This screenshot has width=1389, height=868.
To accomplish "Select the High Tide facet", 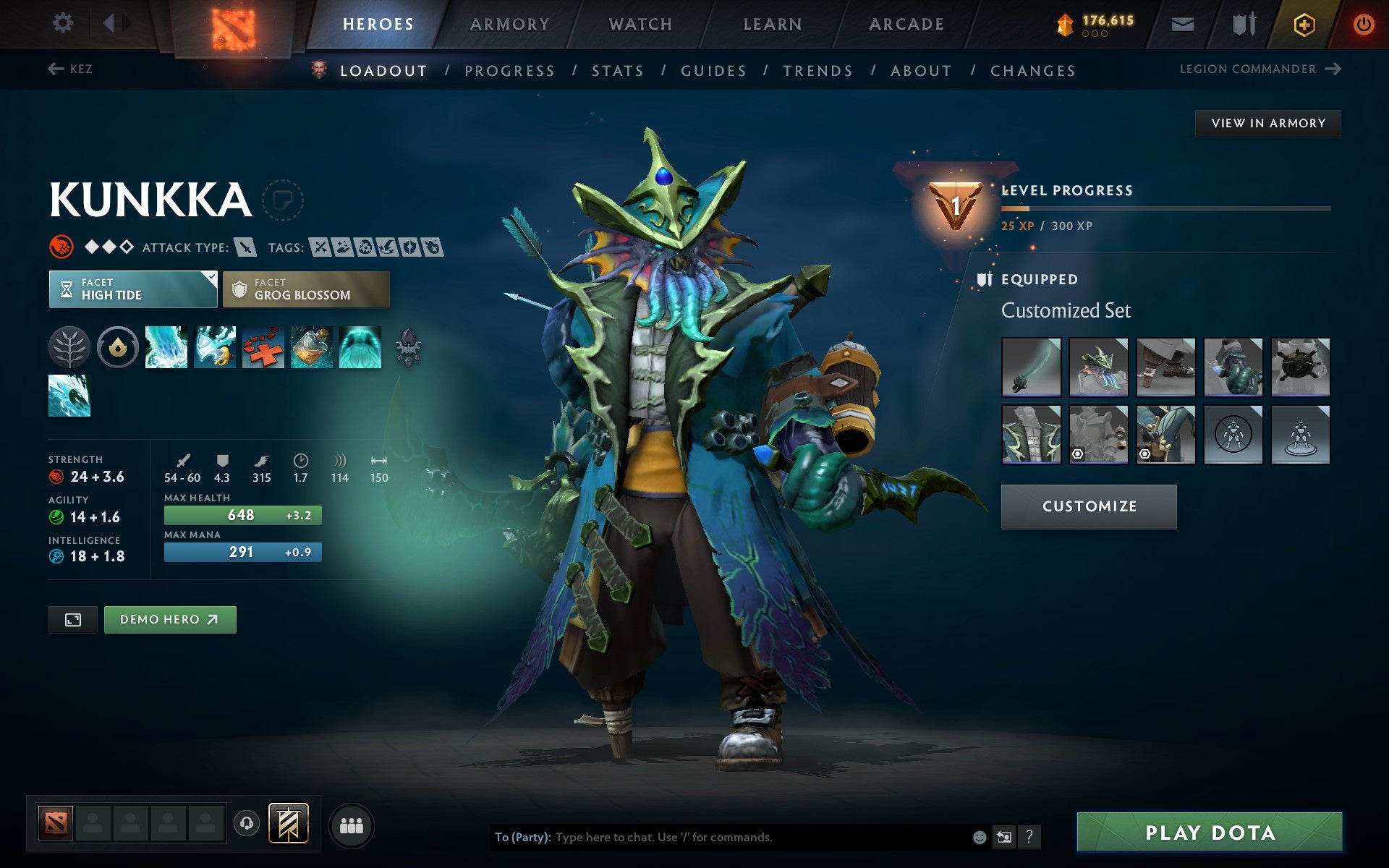I will [132, 289].
